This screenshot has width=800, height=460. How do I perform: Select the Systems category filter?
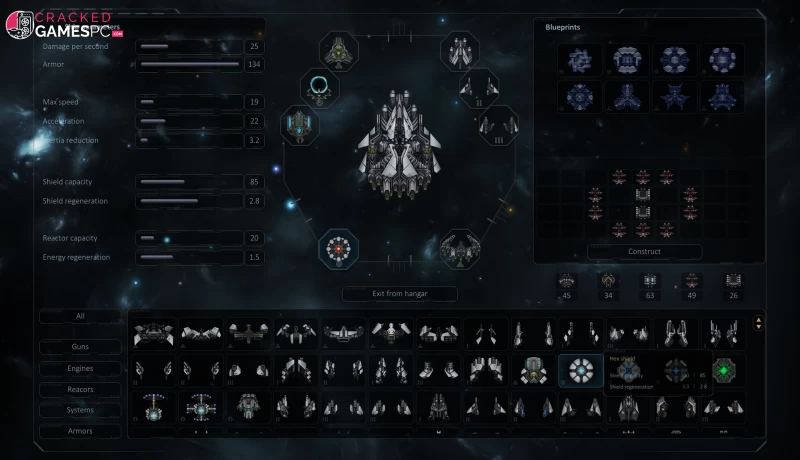[80, 410]
